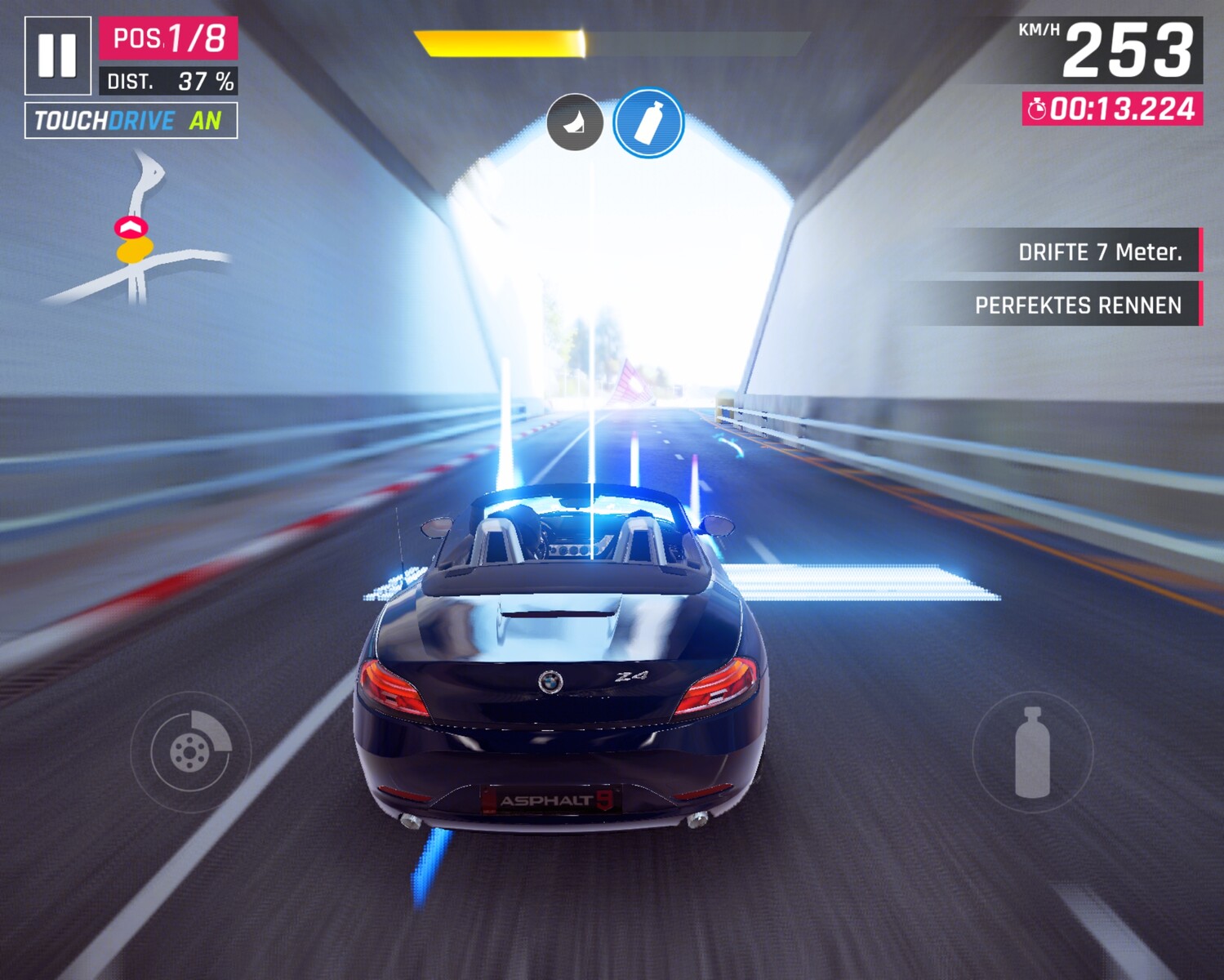Activate the nitro bottle boost button
Viewport: 1224px width, 980px height.
tap(1032, 752)
